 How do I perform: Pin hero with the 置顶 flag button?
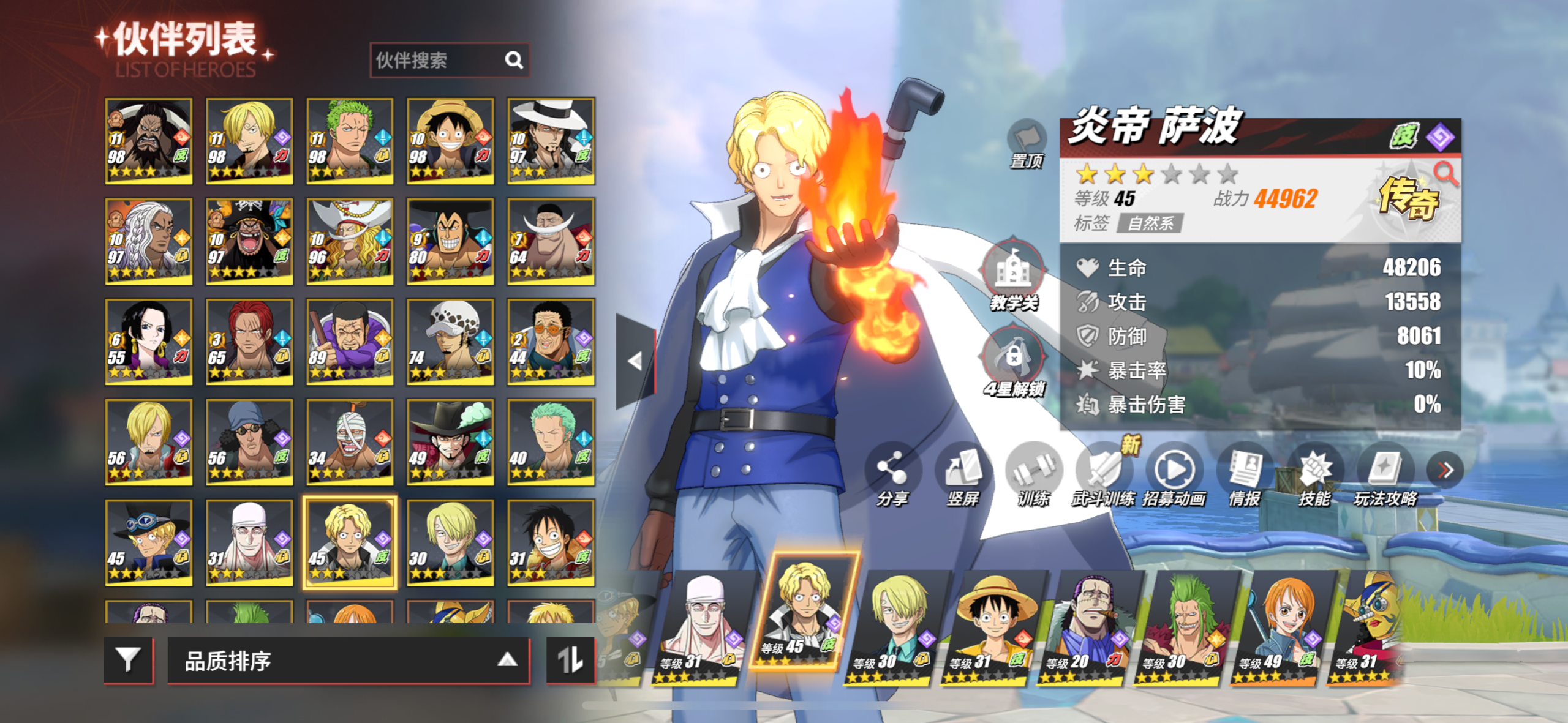pos(1027,143)
